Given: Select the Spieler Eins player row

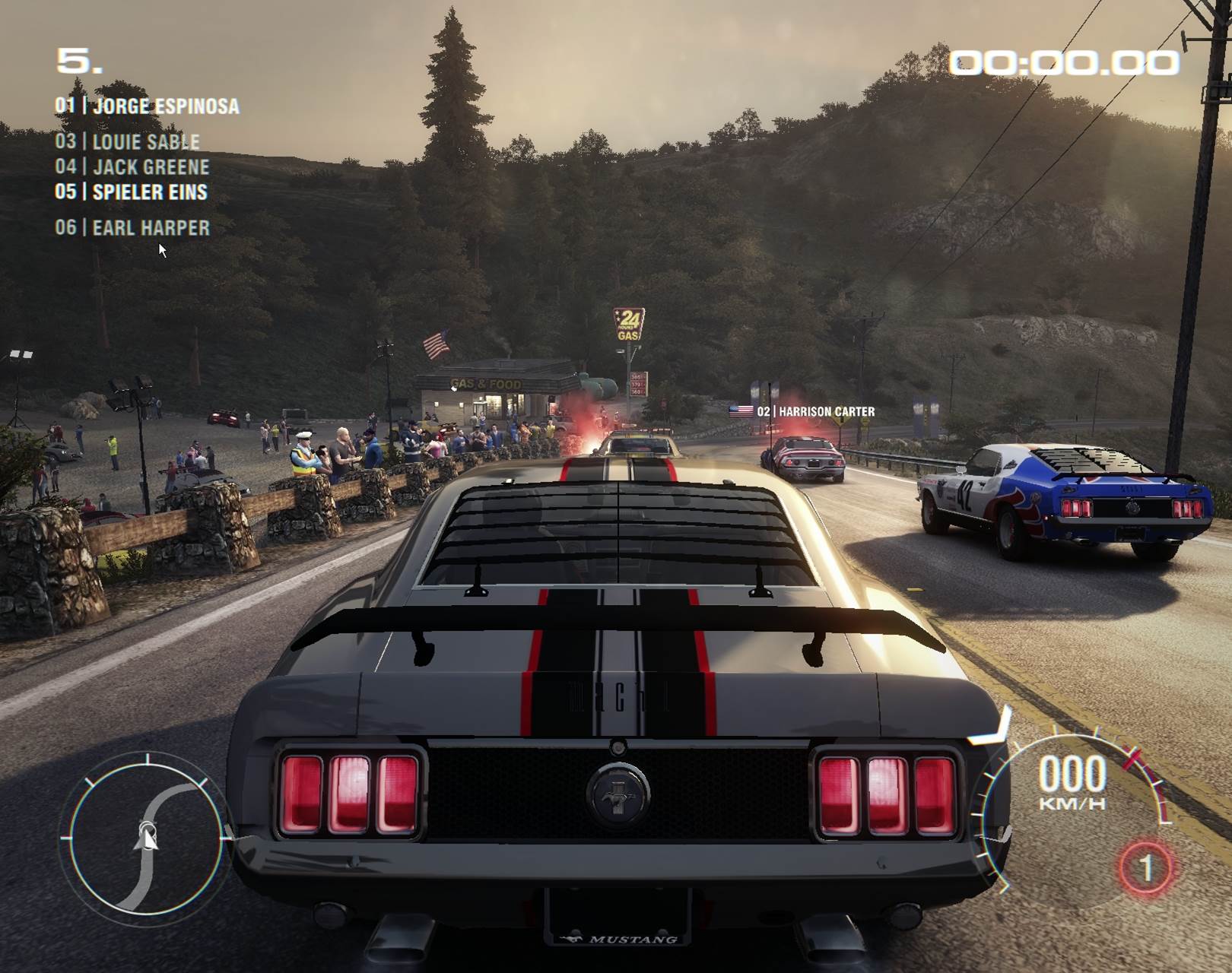Looking at the screenshot, I should [x=132, y=192].
